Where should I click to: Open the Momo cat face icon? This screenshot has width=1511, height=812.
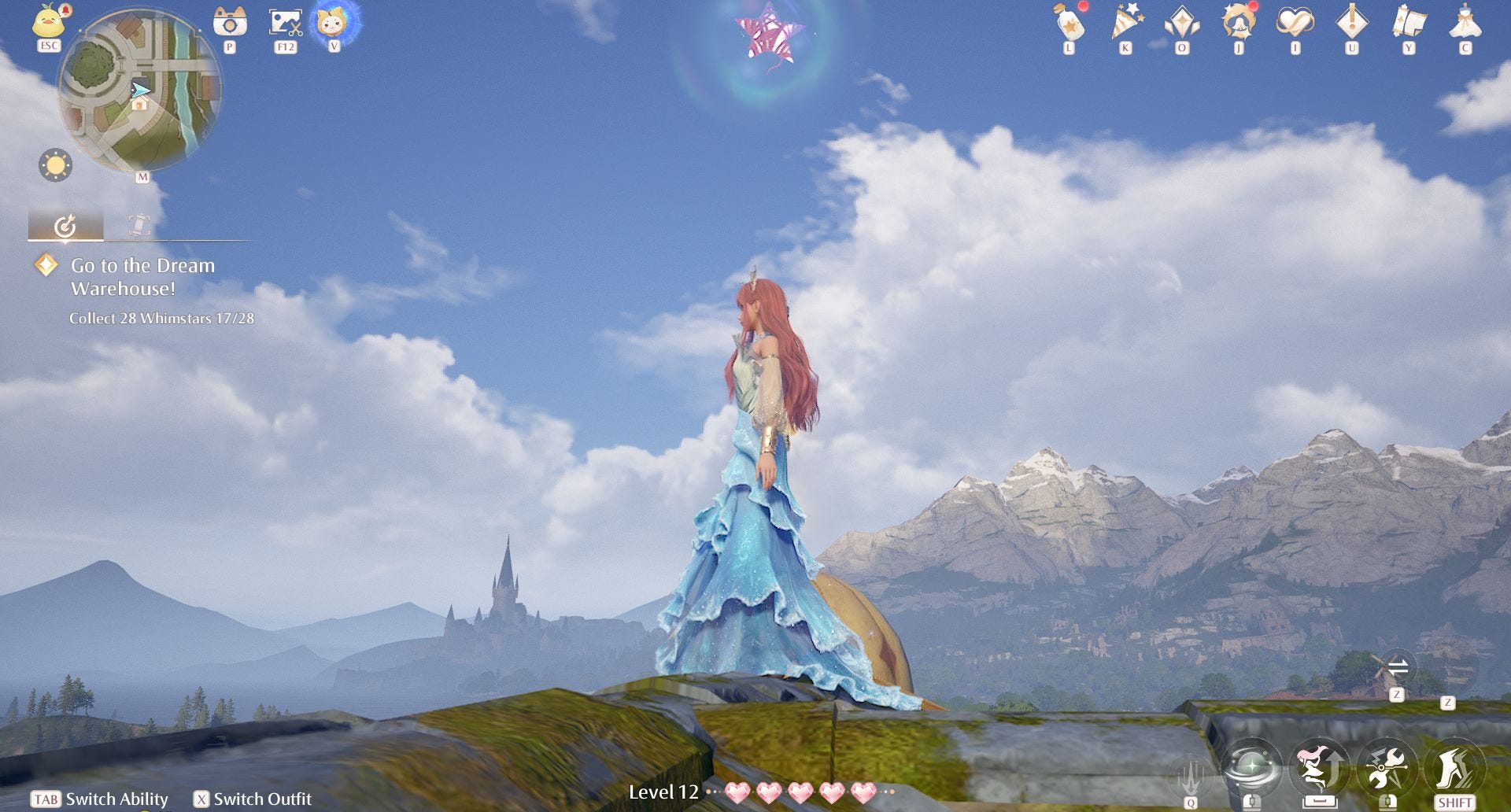tap(334, 22)
